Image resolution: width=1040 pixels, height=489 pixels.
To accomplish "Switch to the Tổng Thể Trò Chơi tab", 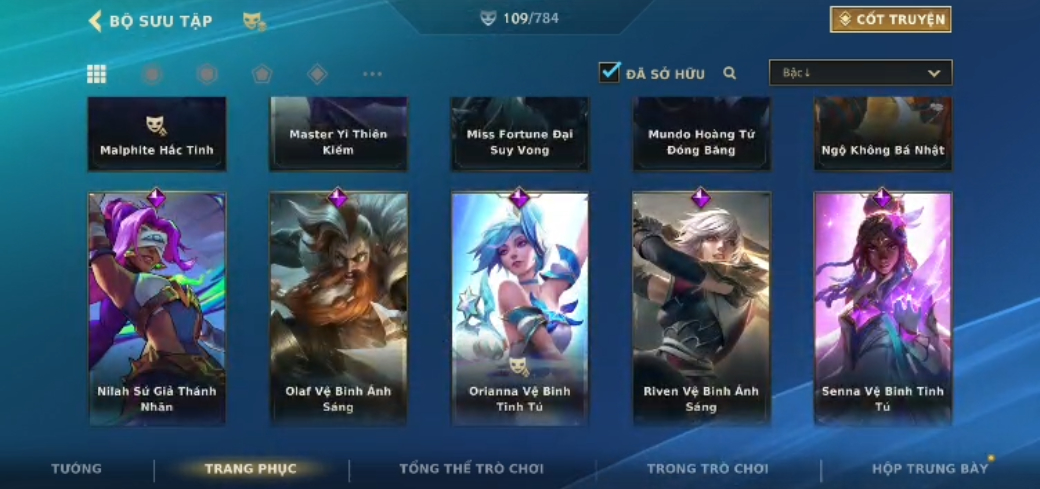I will (x=471, y=468).
